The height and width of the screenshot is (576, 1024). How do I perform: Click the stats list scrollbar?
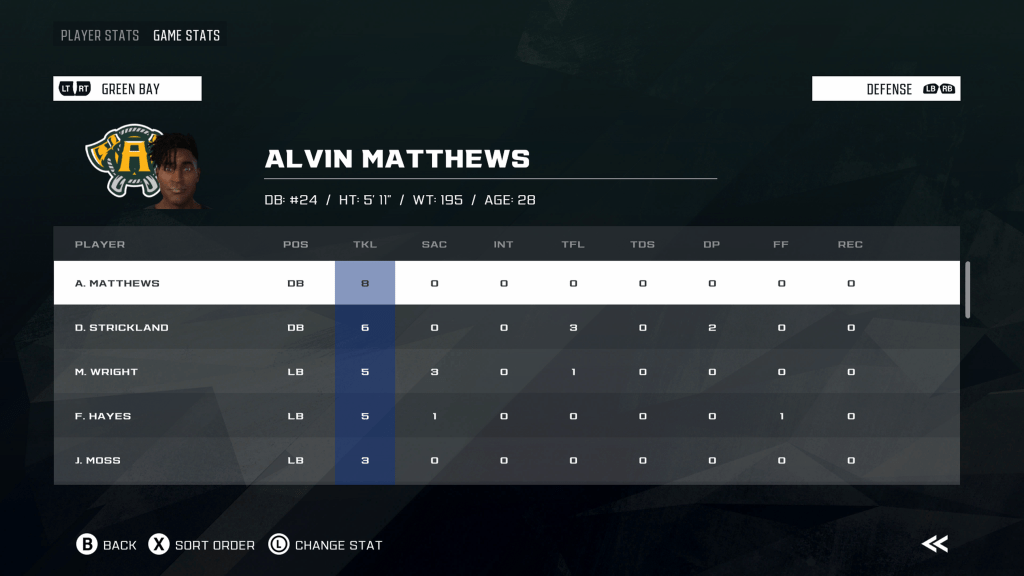[x=967, y=290]
